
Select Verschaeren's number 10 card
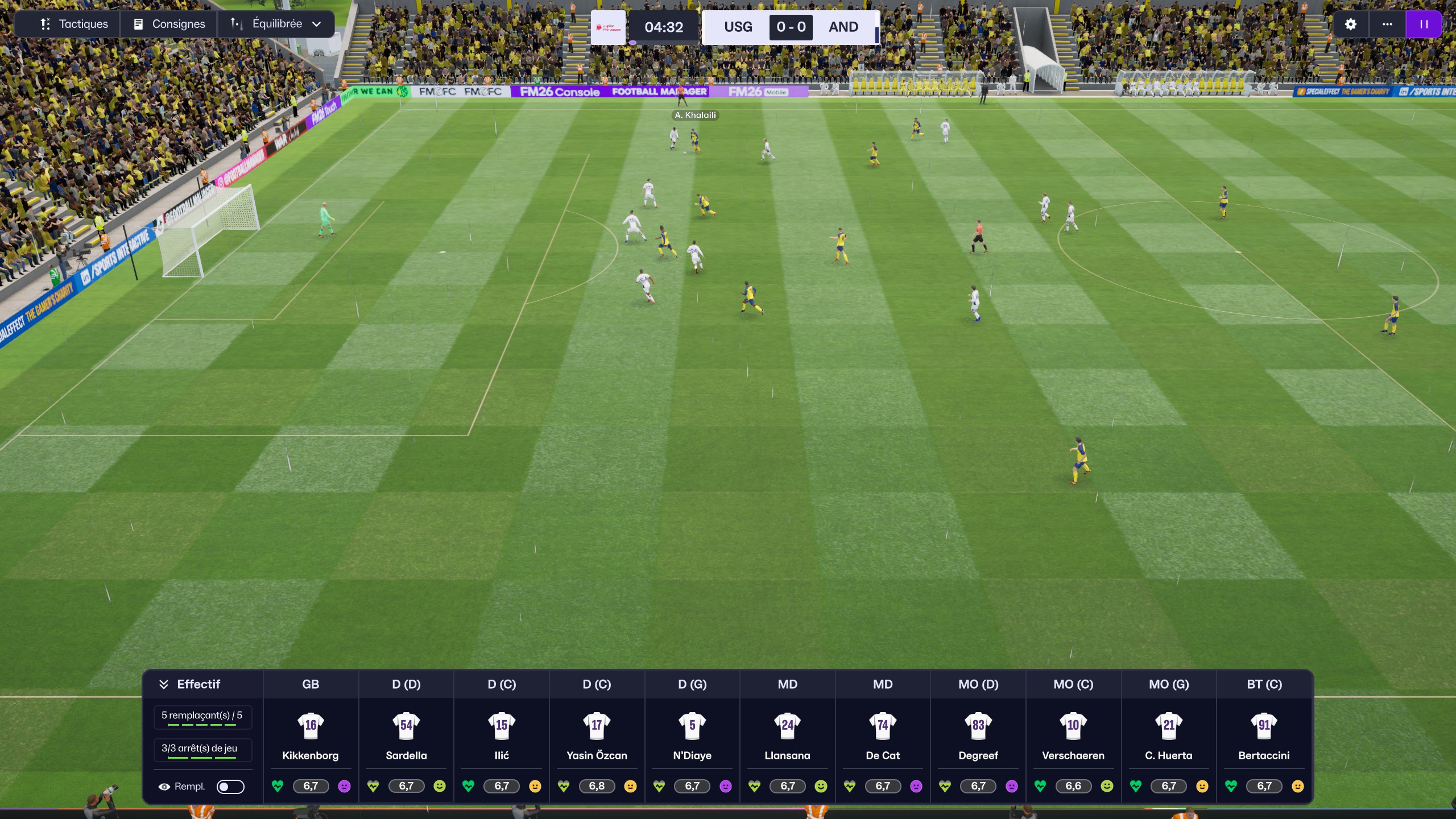[1073, 737]
